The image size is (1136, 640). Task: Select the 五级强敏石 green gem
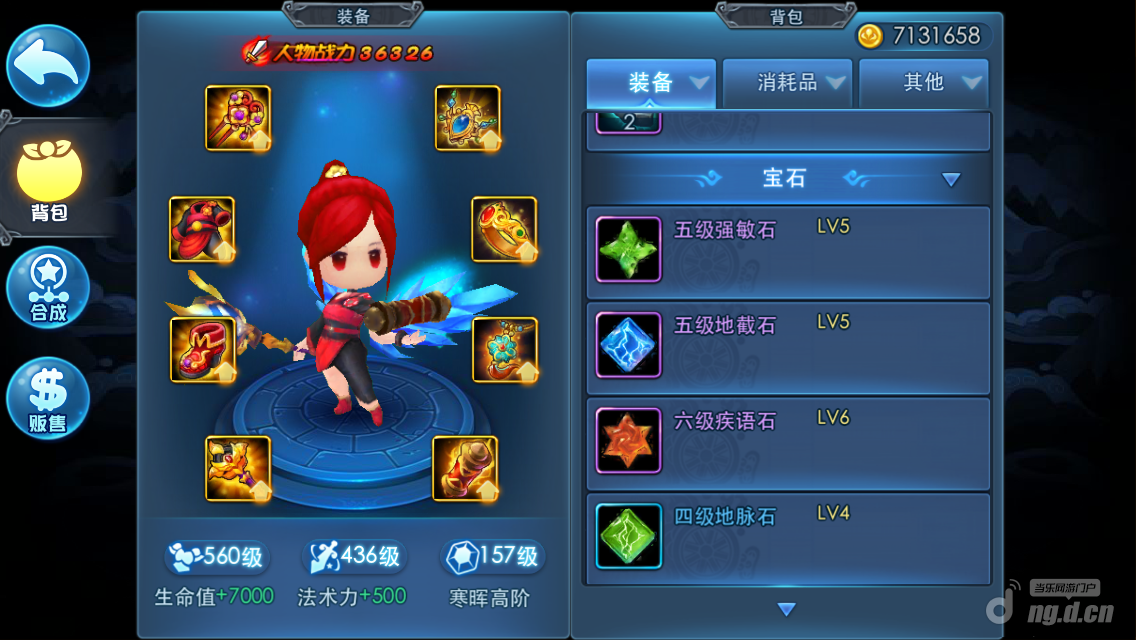(629, 250)
